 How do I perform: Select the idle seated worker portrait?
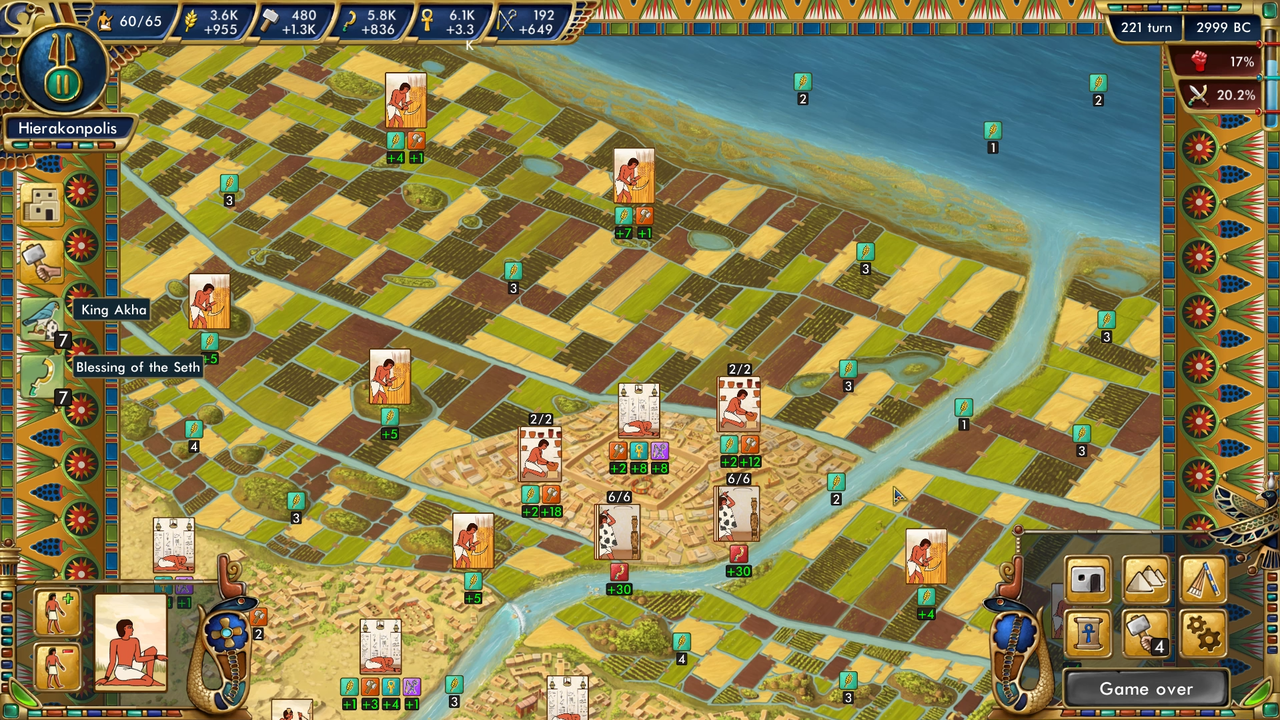pyautogui.click(x=130, y=642)
